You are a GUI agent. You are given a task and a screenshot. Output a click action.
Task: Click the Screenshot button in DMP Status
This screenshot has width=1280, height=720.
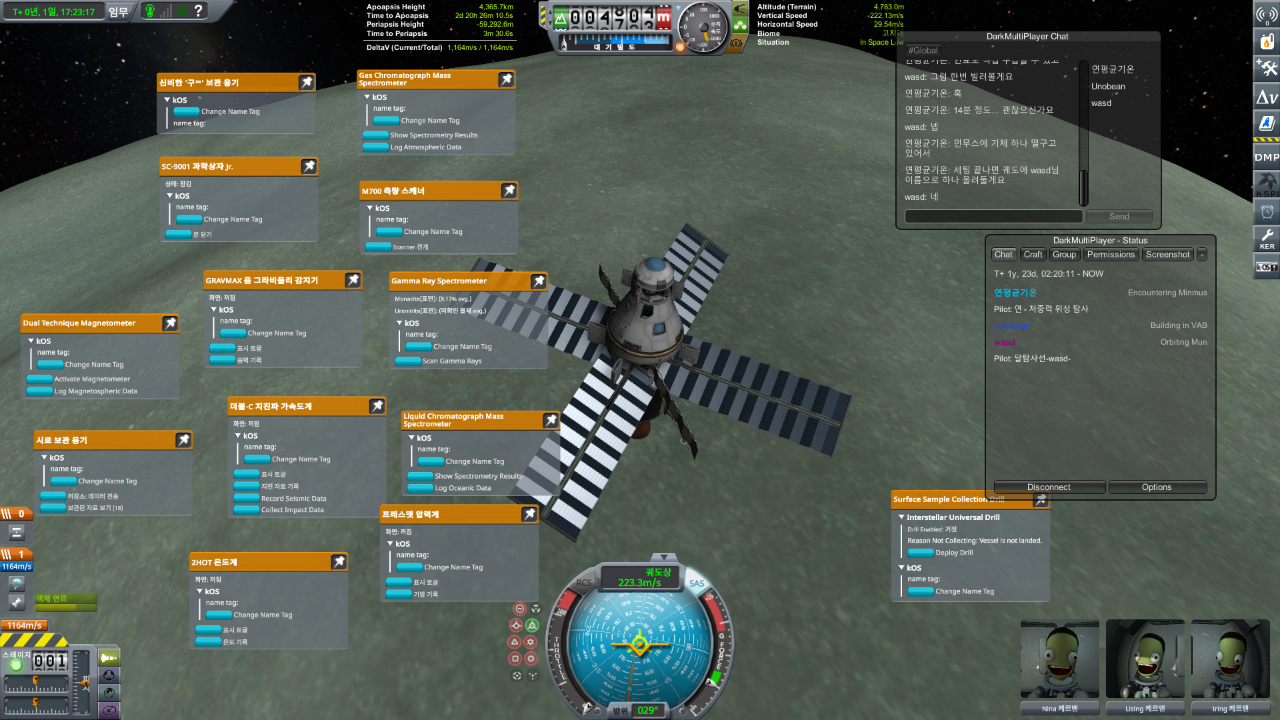[1168, 255]
